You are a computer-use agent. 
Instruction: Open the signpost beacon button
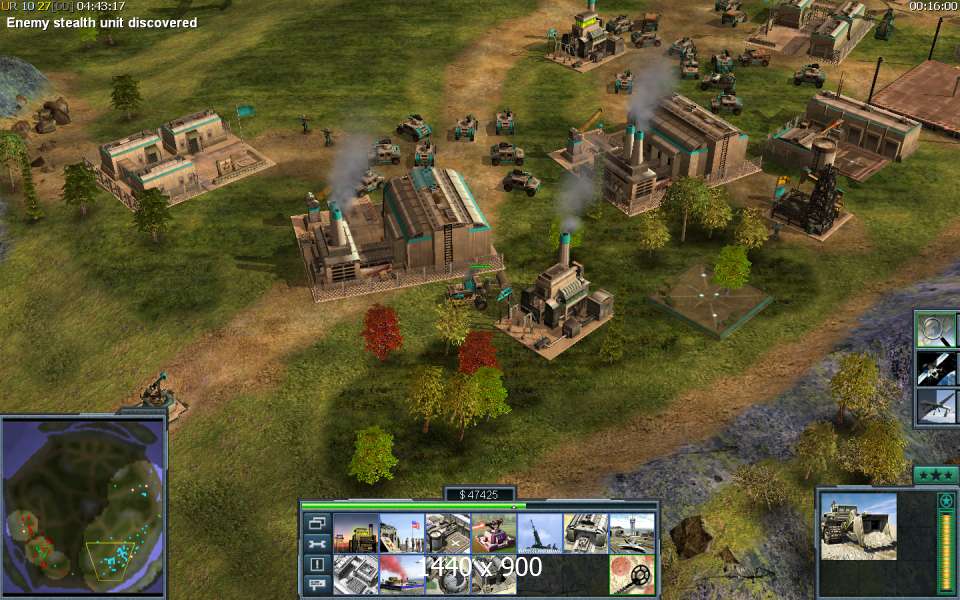(x=317, y=585)
